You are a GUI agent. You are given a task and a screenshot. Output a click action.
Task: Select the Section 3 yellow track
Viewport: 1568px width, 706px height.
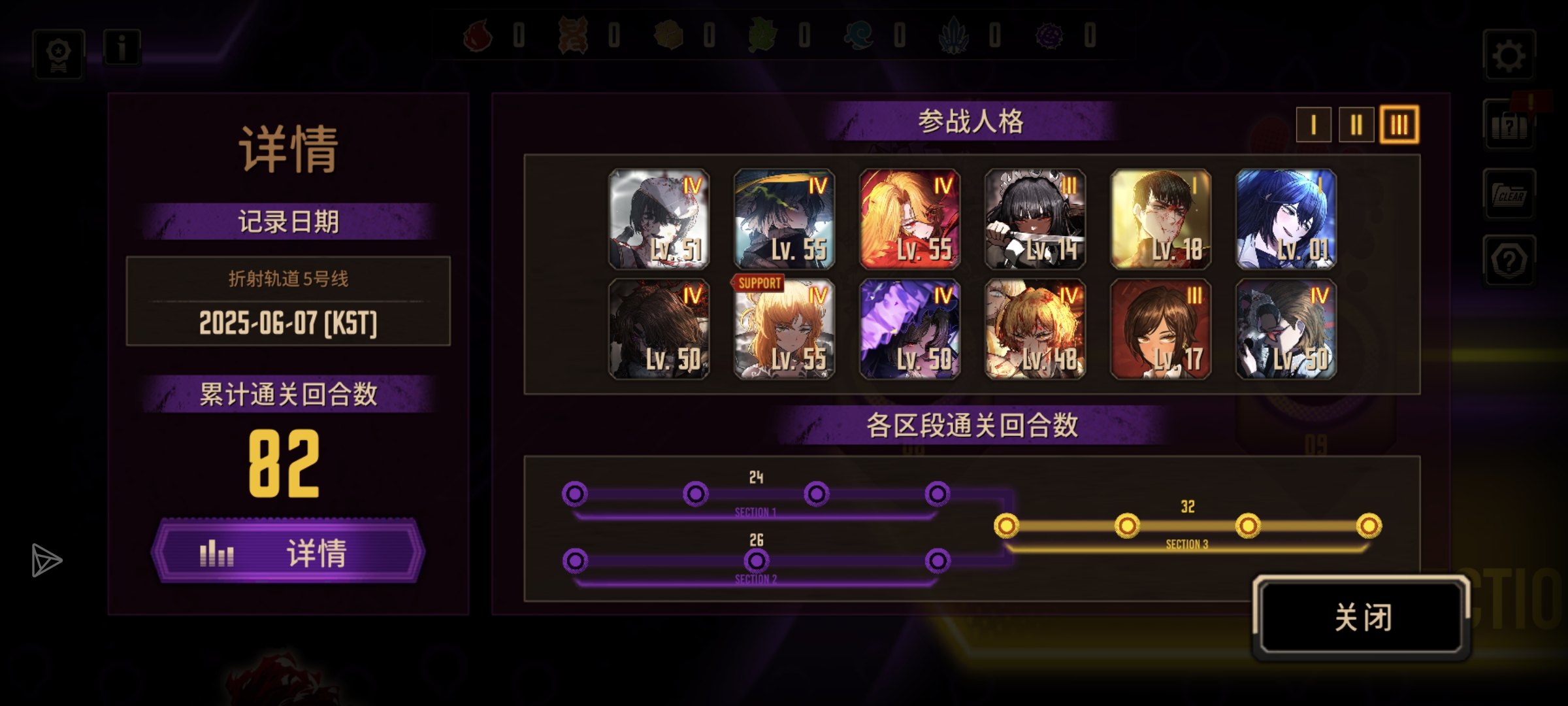[1187, 526]
